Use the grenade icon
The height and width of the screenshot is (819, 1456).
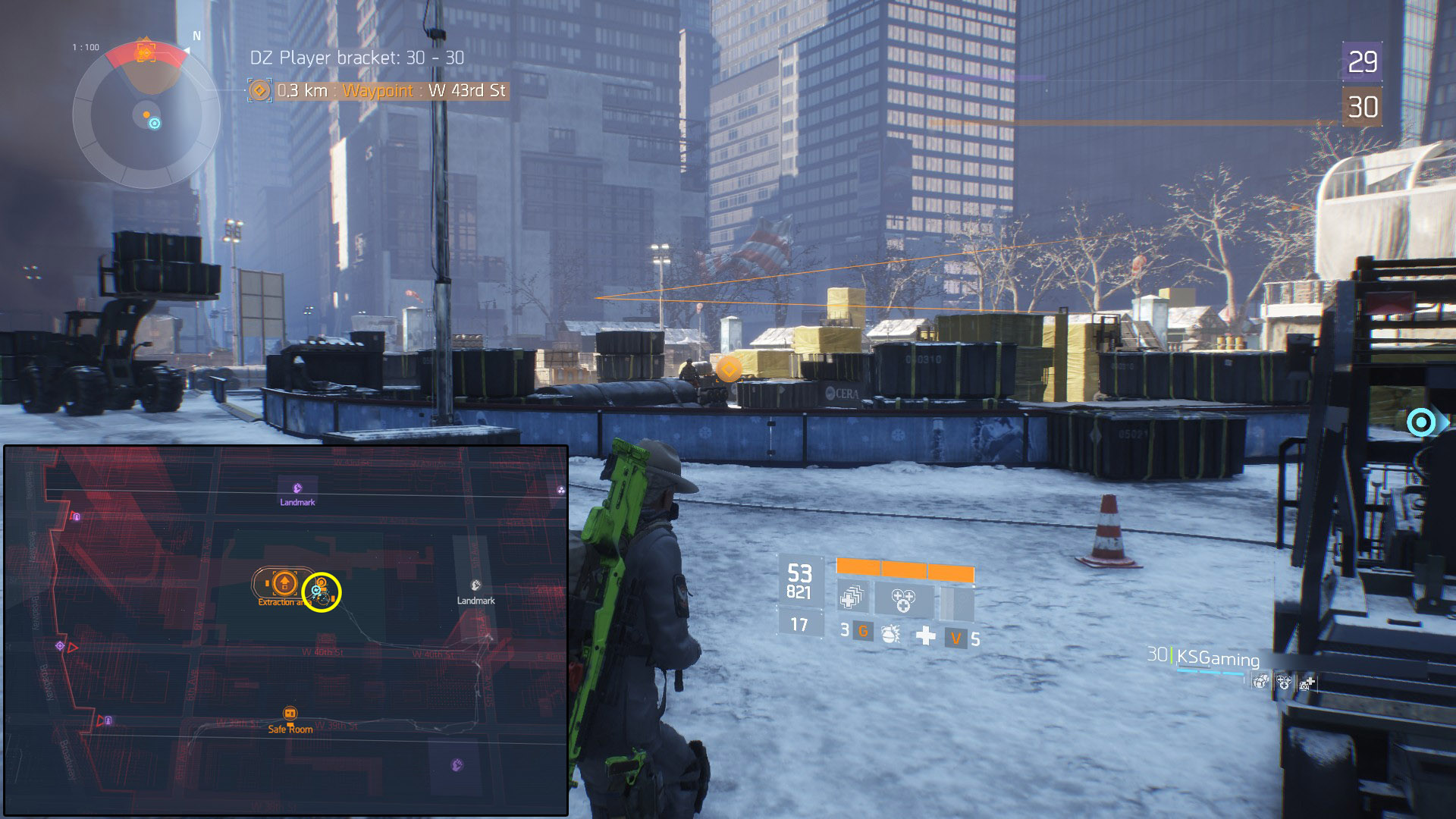[x=890, y=633]
